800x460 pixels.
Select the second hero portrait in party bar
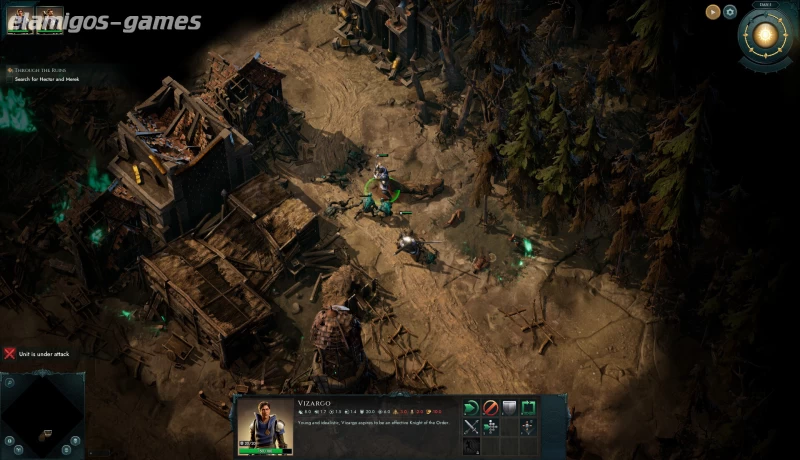click(49, 21)
